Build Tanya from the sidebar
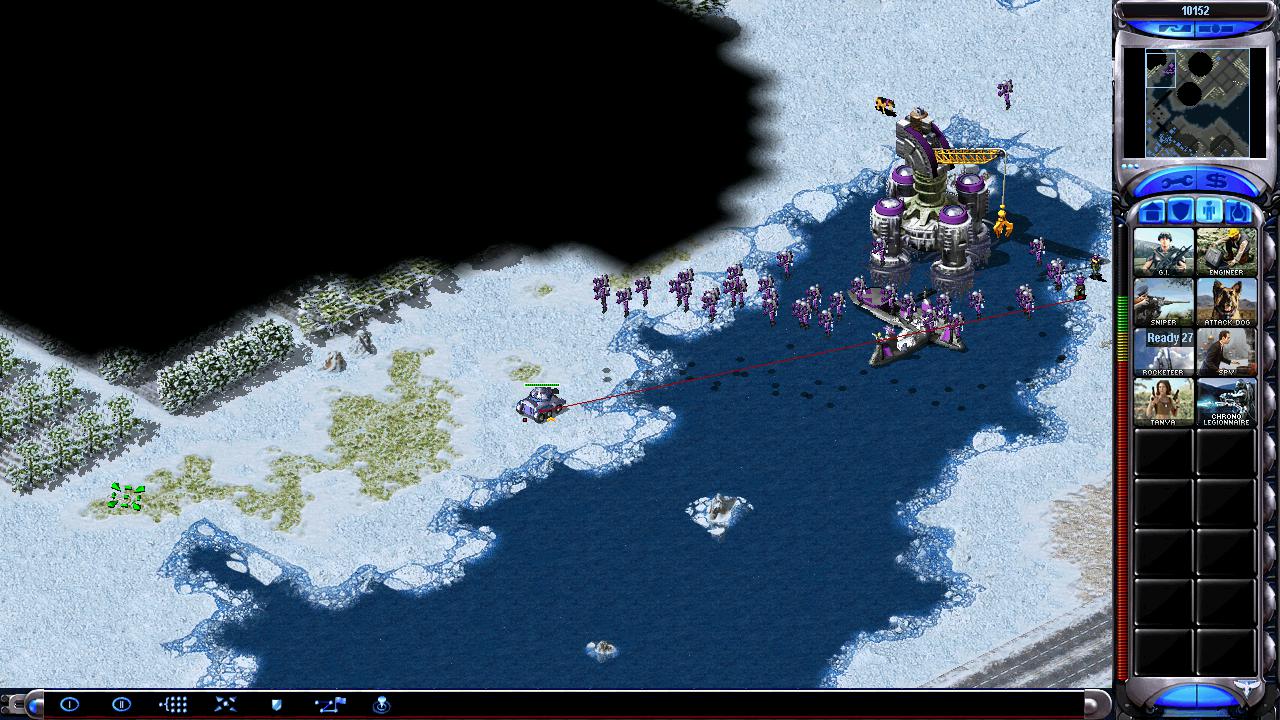Screen dimensions: 1280x720 point(1164,402)
